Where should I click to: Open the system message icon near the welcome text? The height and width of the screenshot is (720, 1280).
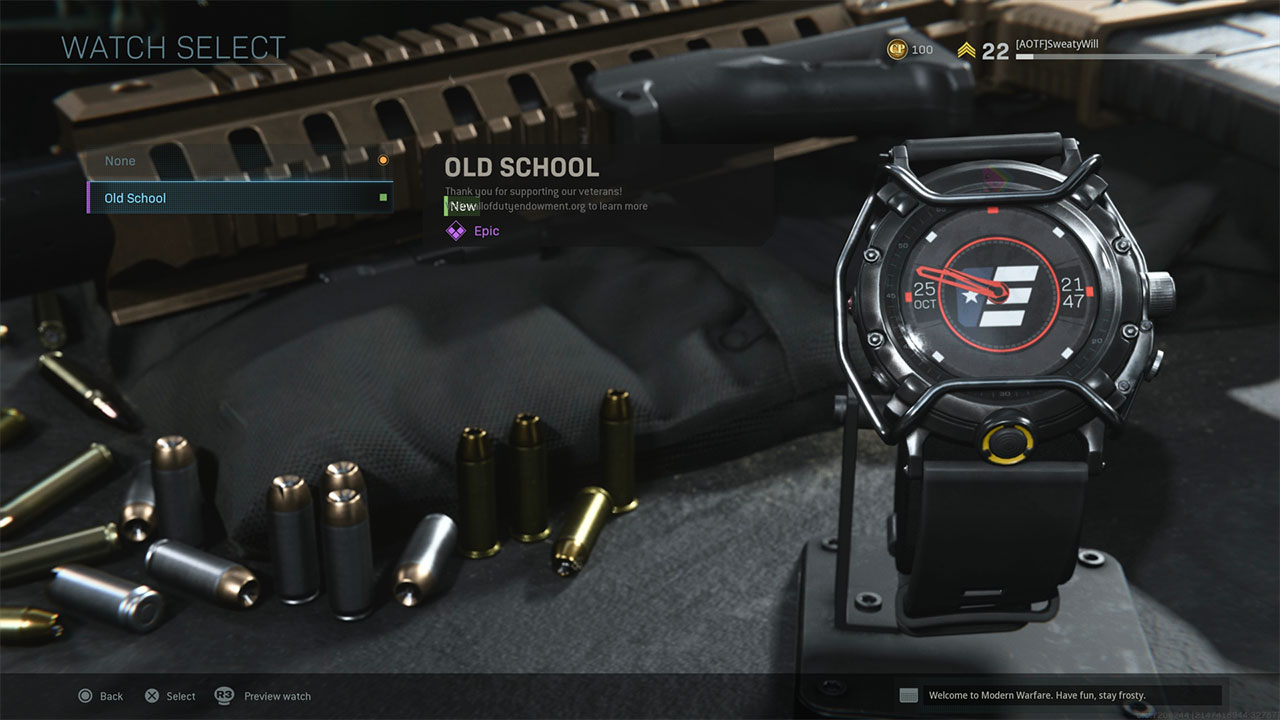pyautogui.click(x=908, y=694)
